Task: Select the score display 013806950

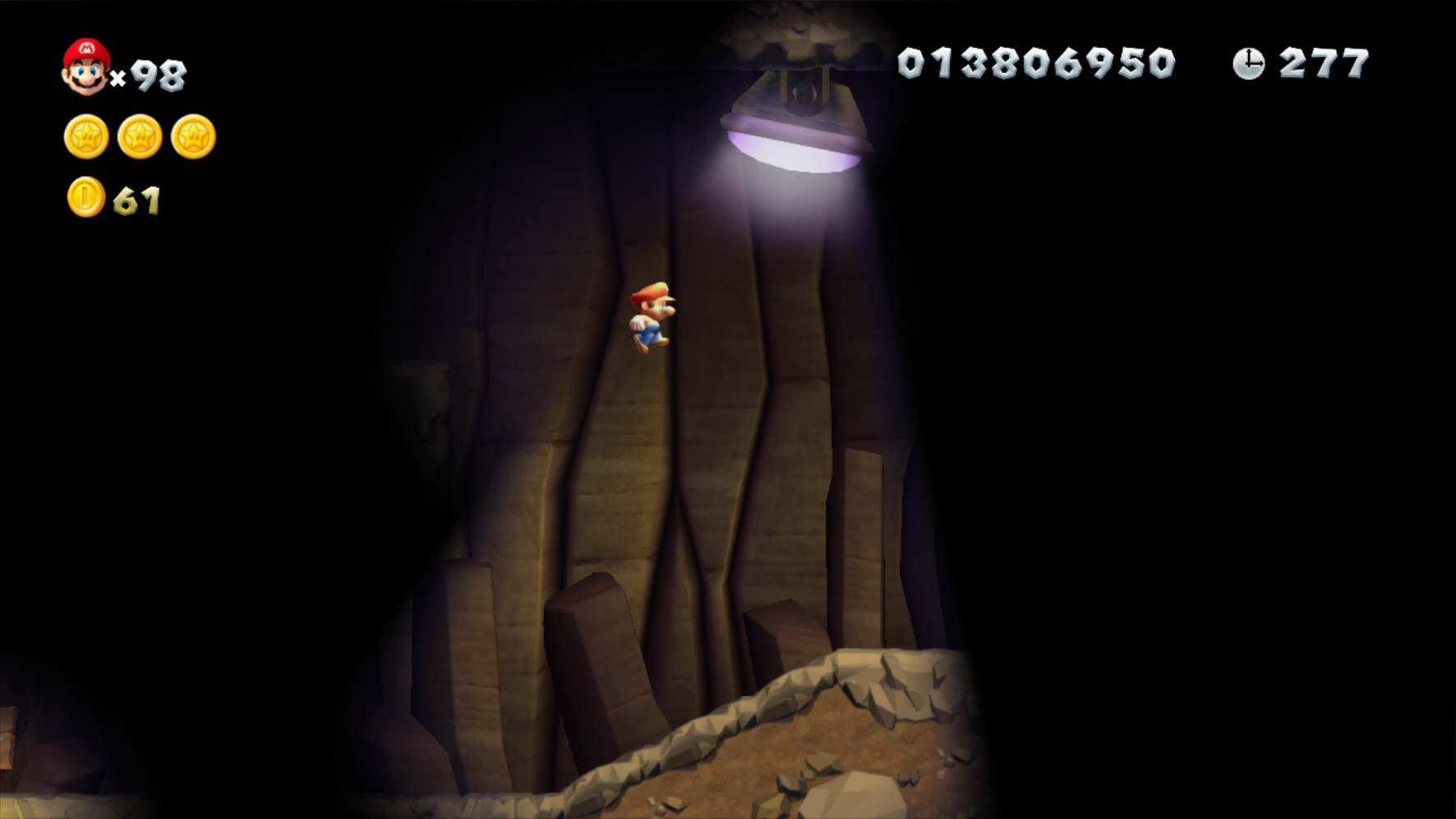Action: tap(1037, 63)
